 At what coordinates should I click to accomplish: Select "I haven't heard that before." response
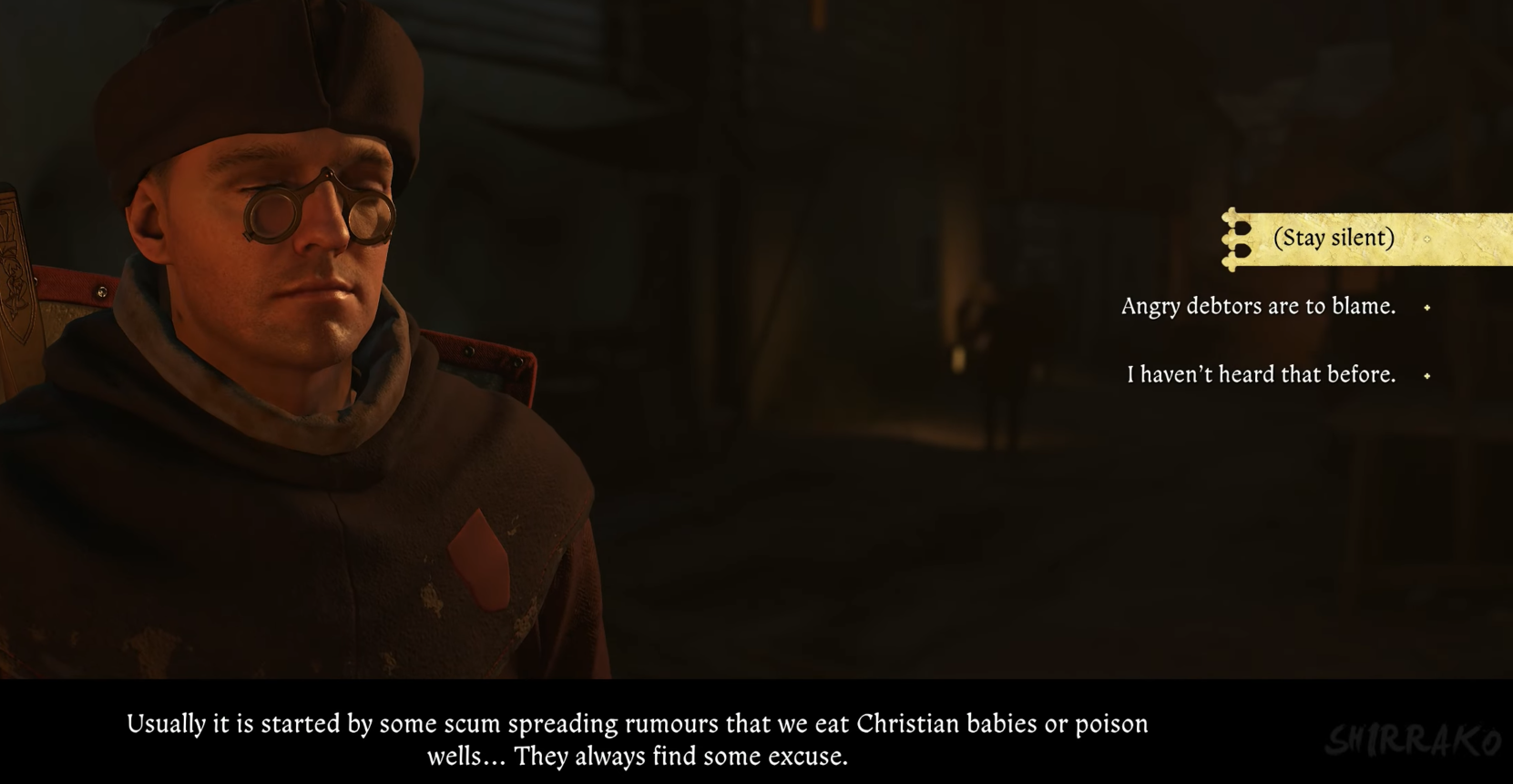click(x=1261, y=375)
